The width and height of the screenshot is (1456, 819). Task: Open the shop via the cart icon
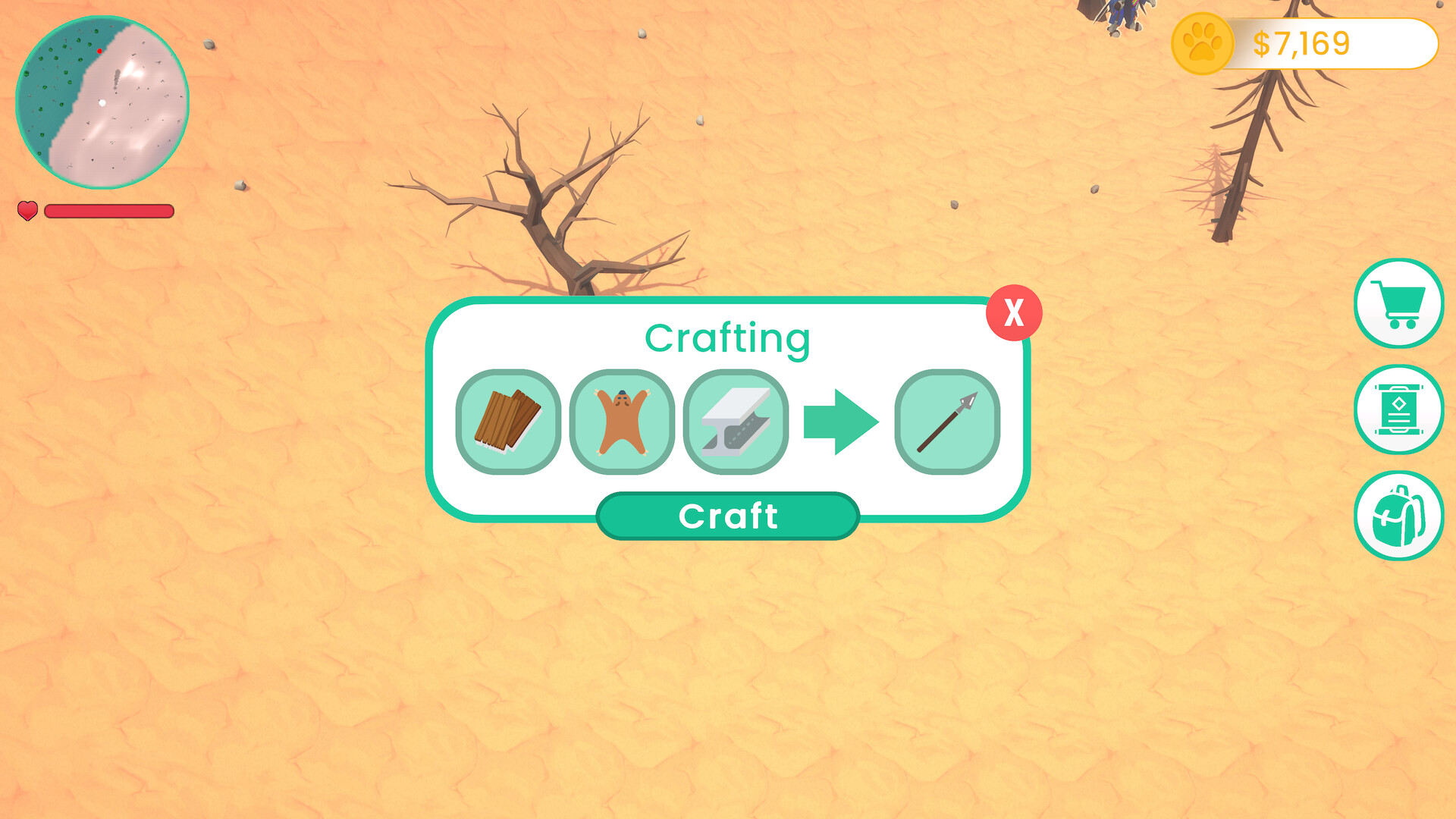1399,303
